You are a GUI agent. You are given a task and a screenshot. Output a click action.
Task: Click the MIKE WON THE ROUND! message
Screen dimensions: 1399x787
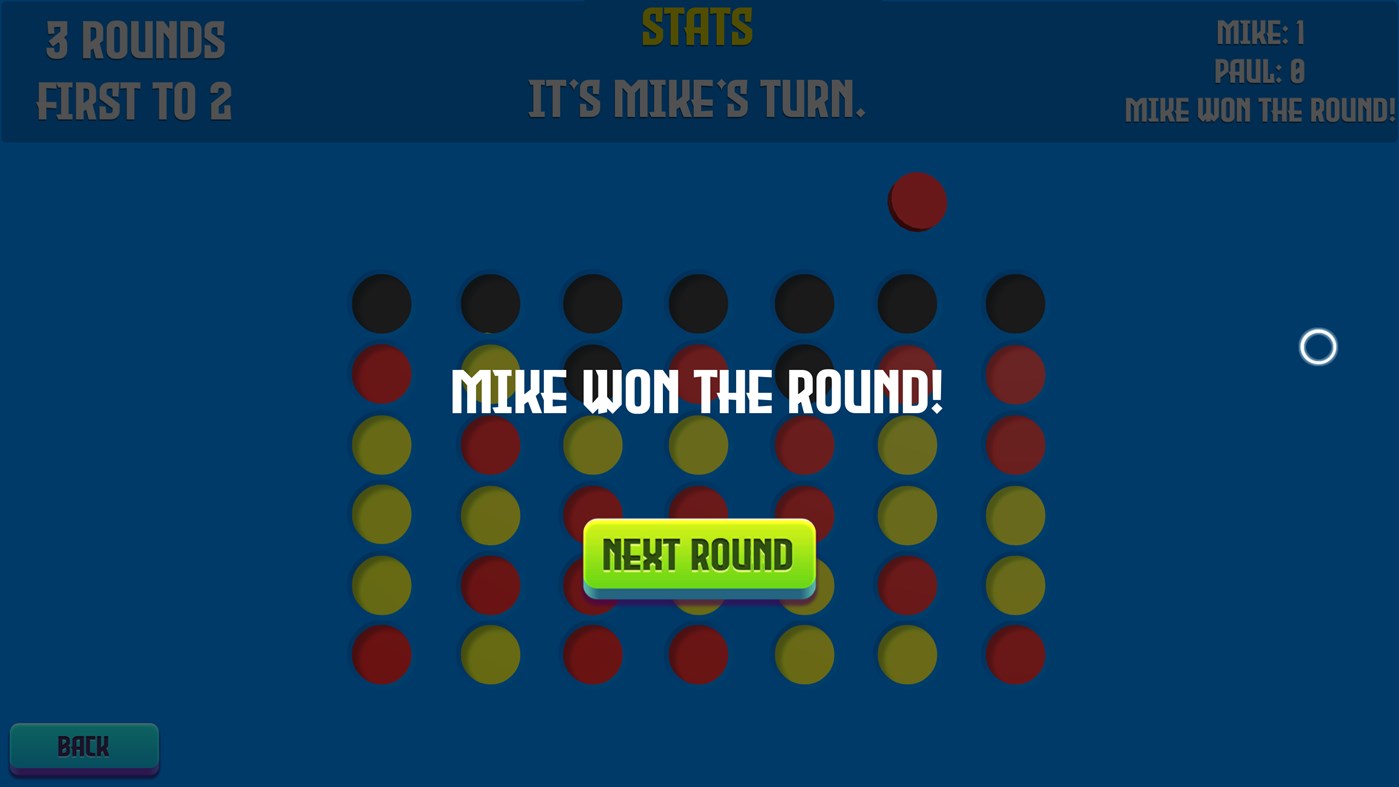point(697,392)
